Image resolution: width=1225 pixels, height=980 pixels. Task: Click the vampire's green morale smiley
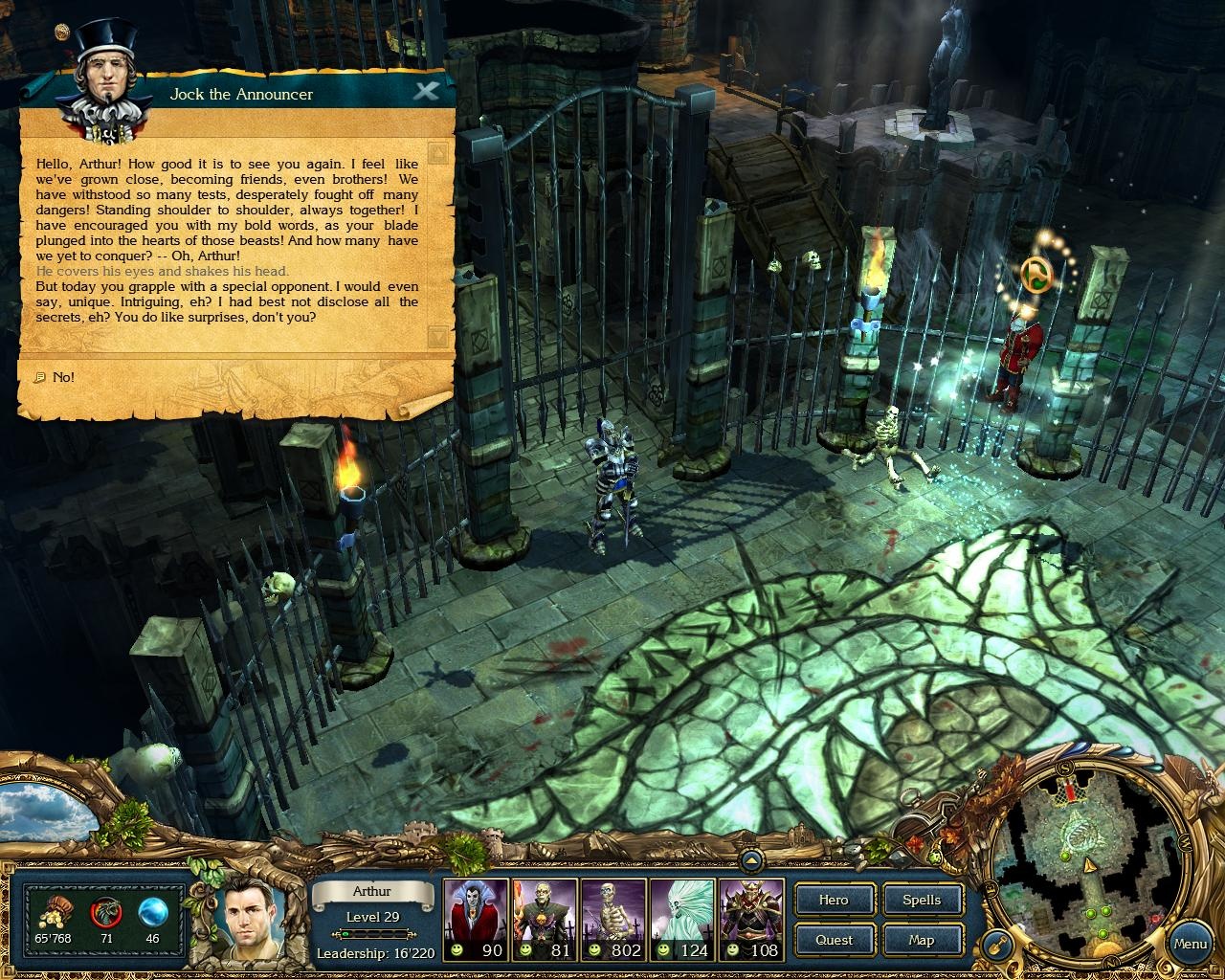(457, 950)
